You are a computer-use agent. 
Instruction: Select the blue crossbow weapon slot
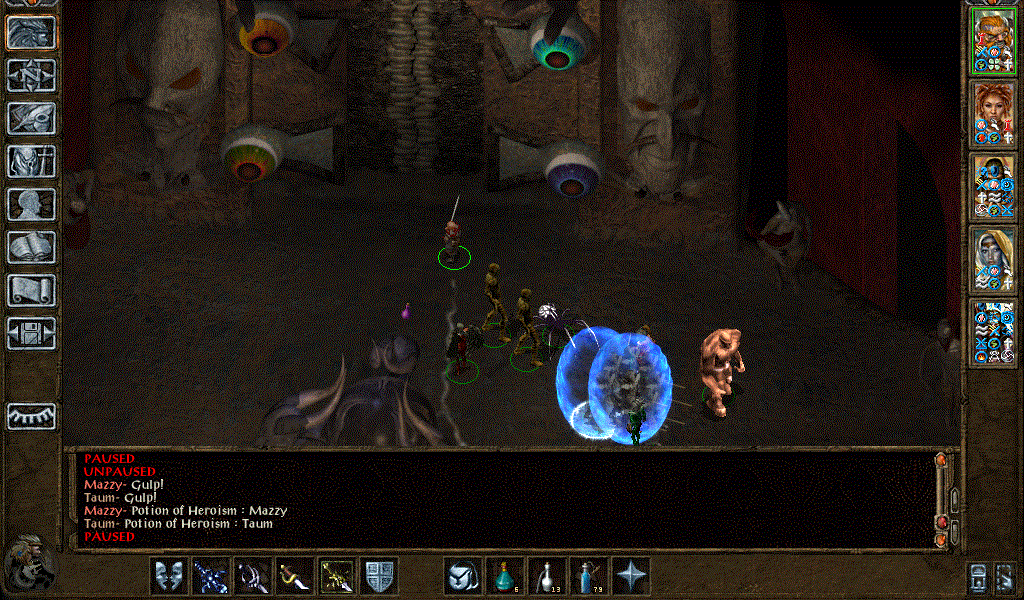211,576
